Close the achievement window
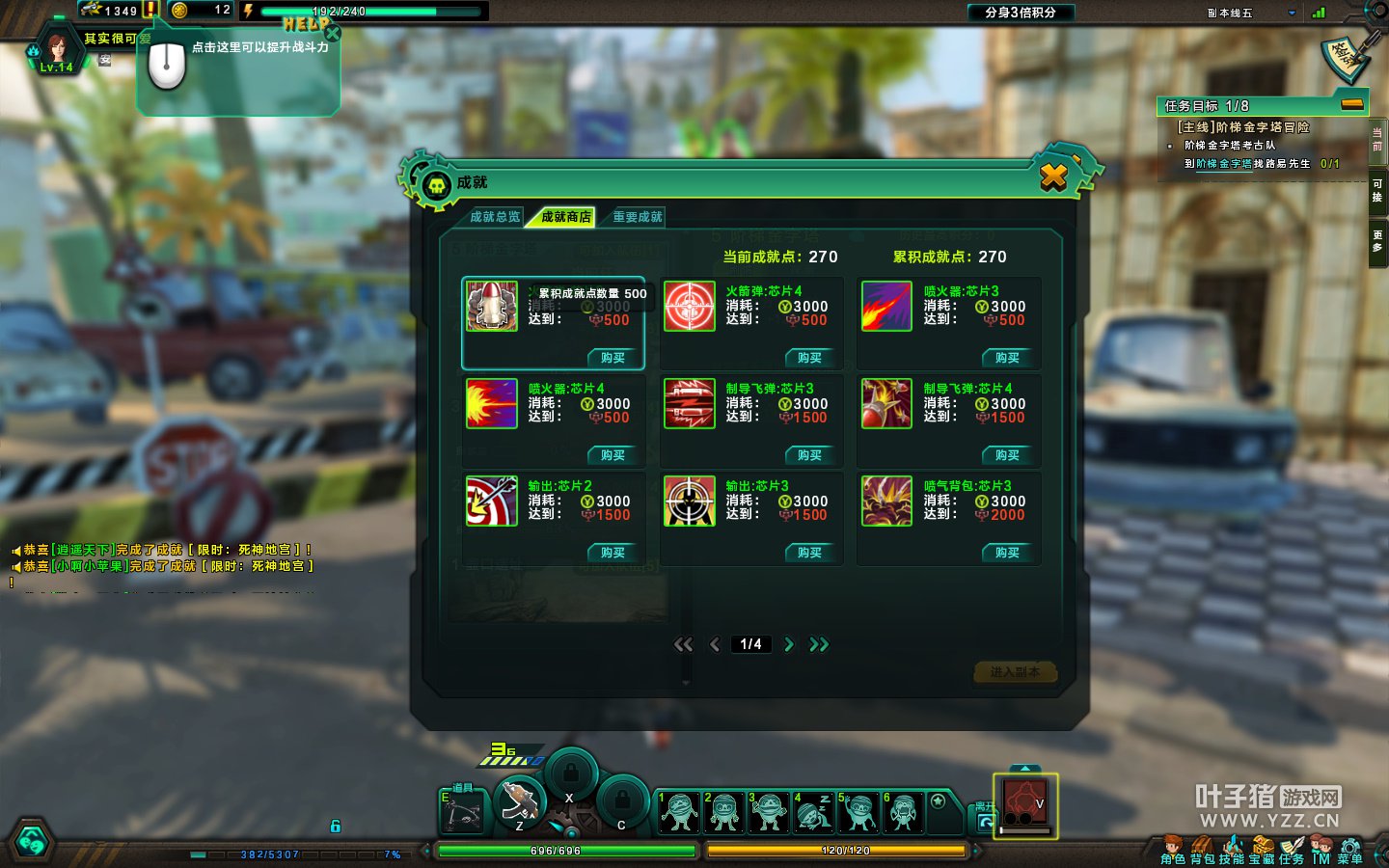Image resolution: width=1389 pixels, height=868 pixels. (1053, 176)
